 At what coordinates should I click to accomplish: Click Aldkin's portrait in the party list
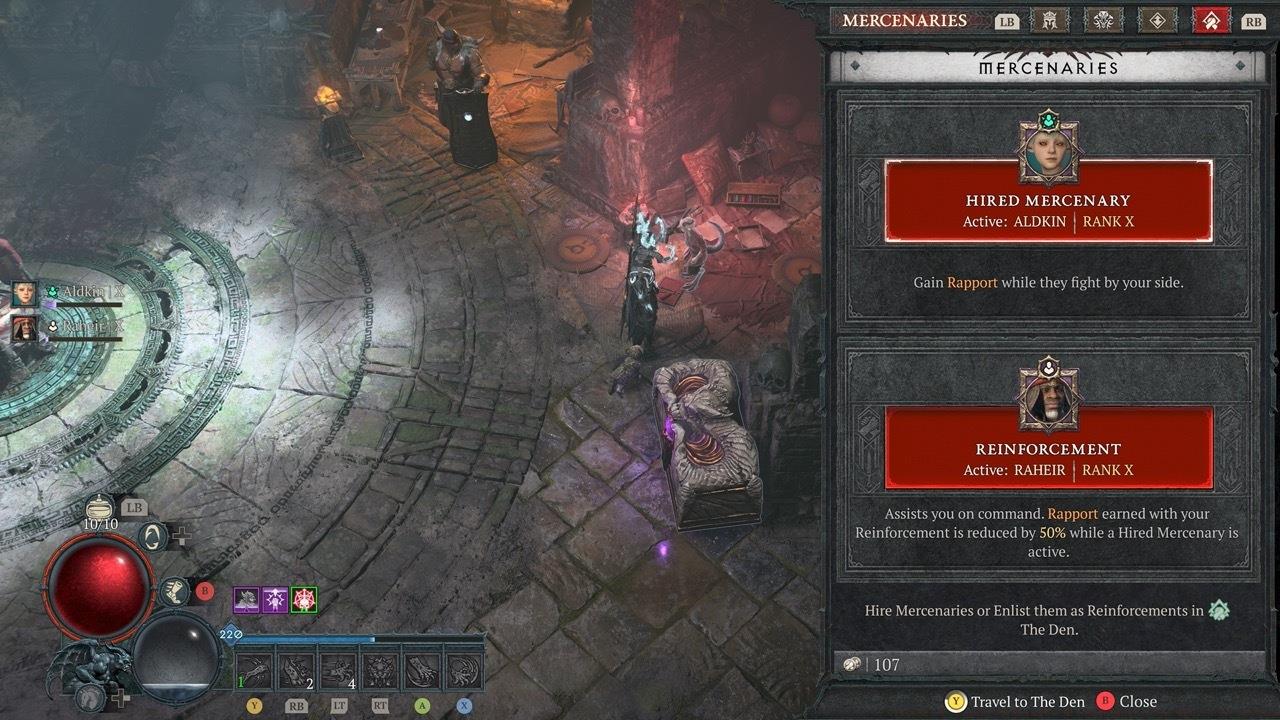[x=24, y=293]
